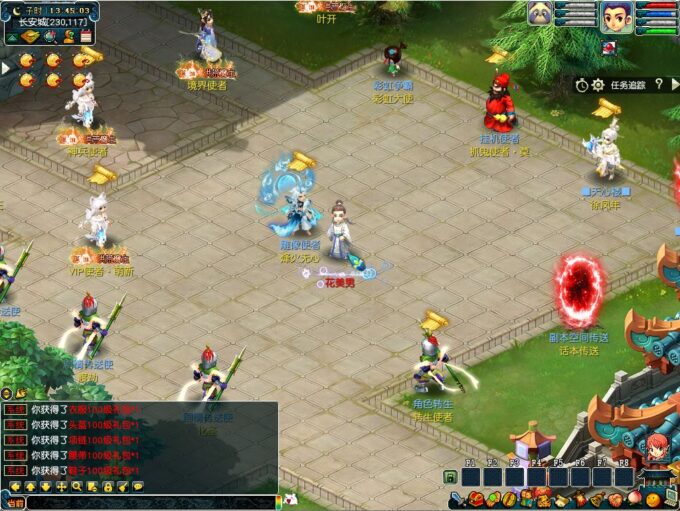The height and width of the screenshot is (511, 680).
Task: Click the chat magnifier search button
Action: tap(77, 486)
